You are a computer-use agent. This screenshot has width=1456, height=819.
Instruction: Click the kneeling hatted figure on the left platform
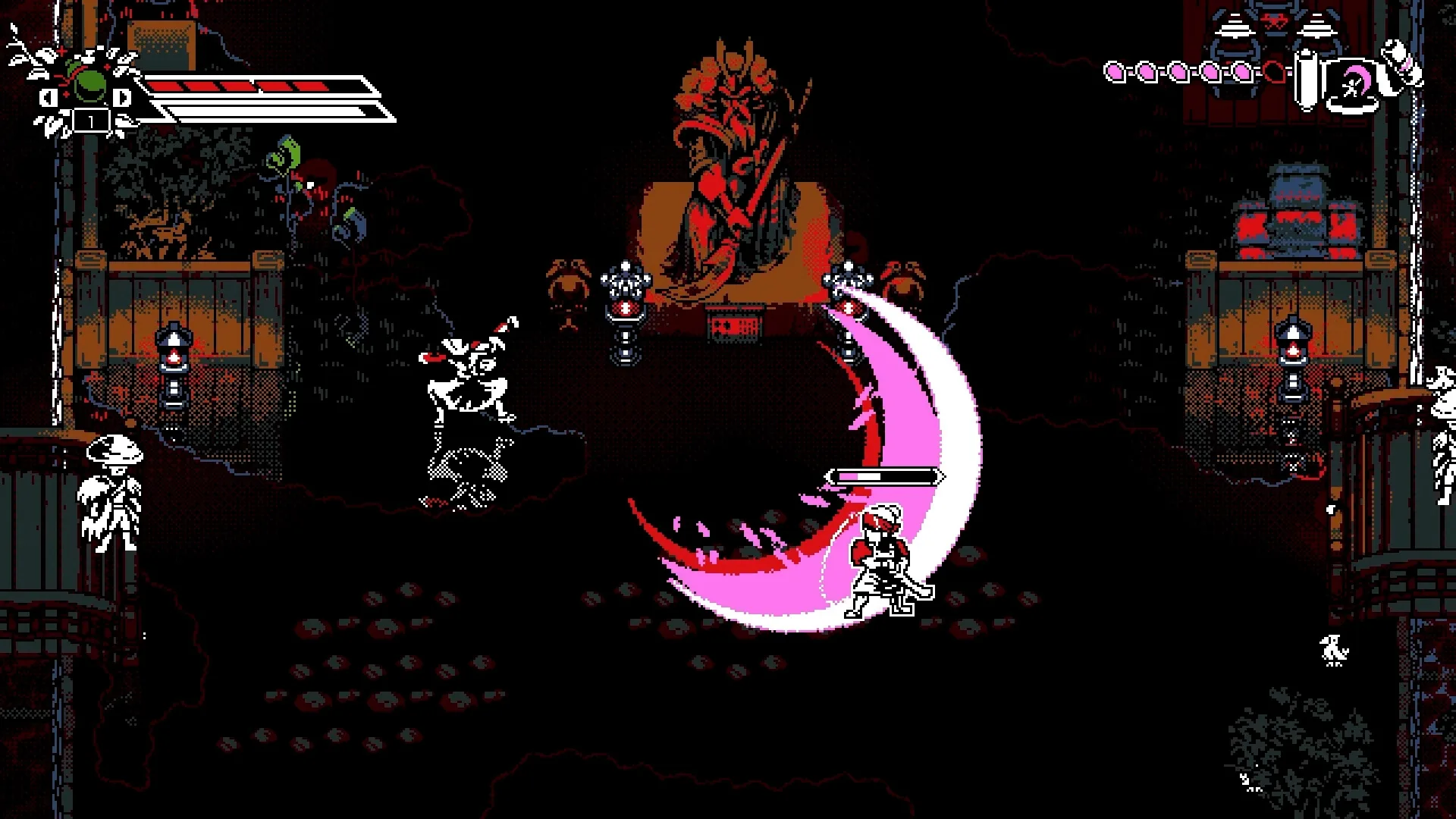click(x=110, y=493)
